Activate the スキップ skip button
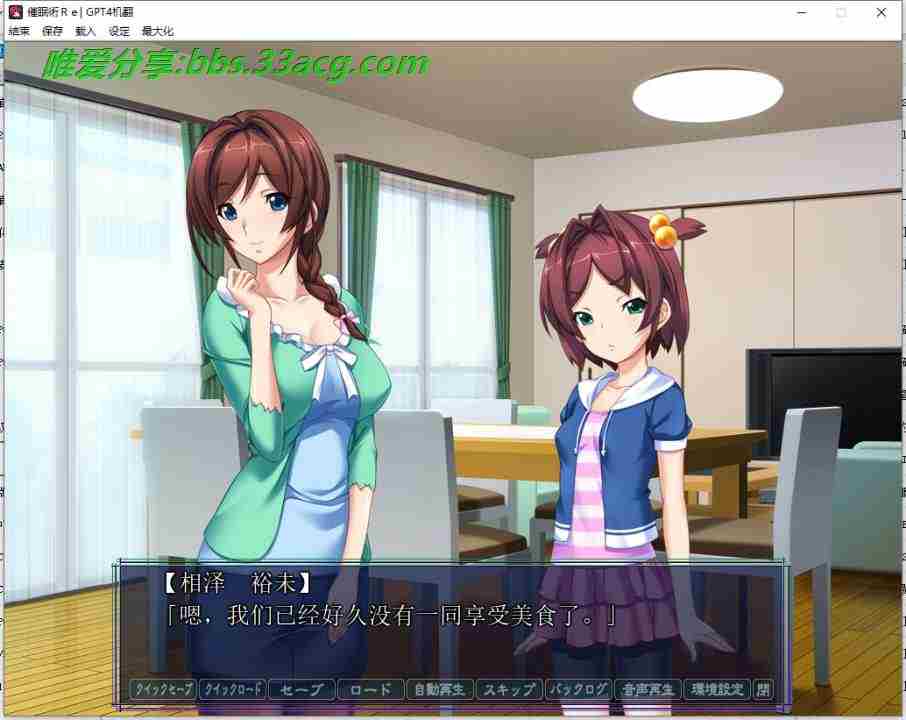The height and width of the screenshot is (720, 906). 509,689
